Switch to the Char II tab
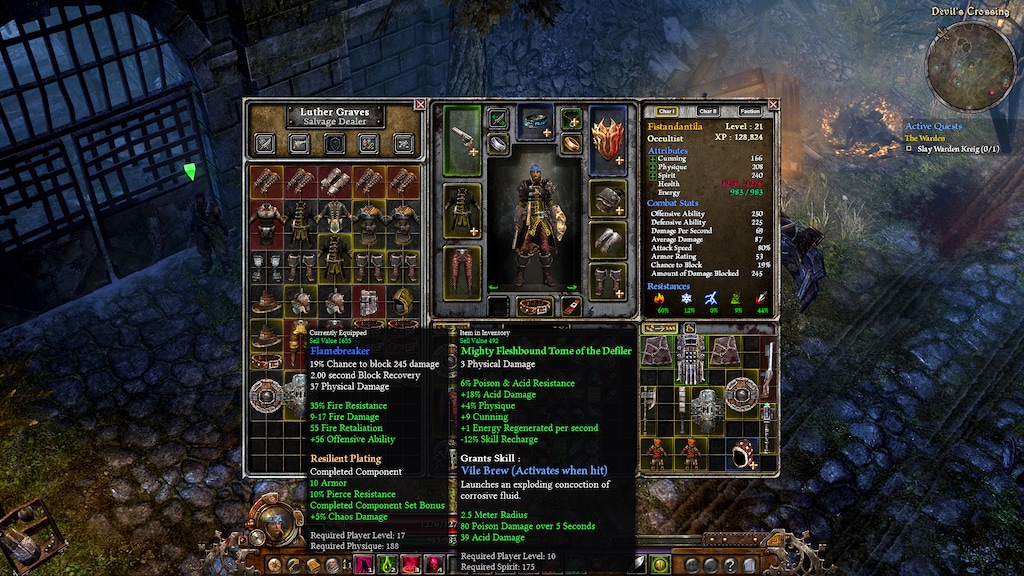1024x576 pixels. (x=707, y=111)
